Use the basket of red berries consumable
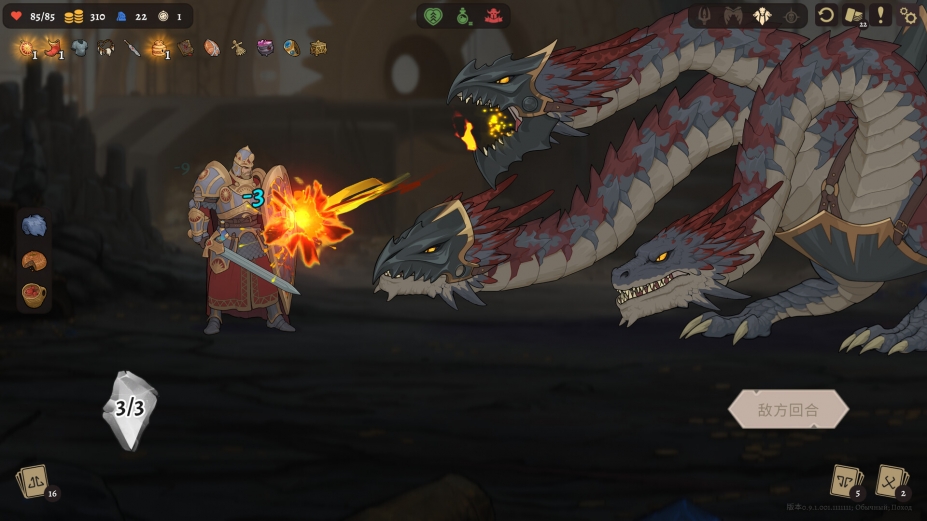 coord(34,294)
